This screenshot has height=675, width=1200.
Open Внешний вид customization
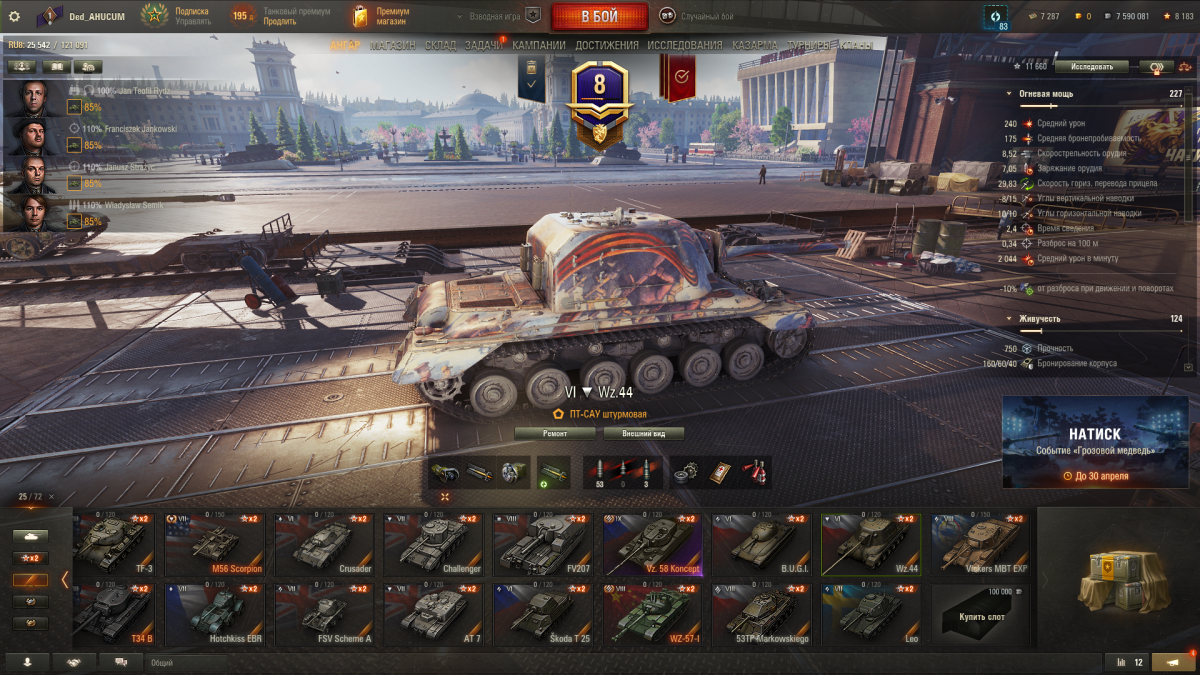click(x=644, y=434)
